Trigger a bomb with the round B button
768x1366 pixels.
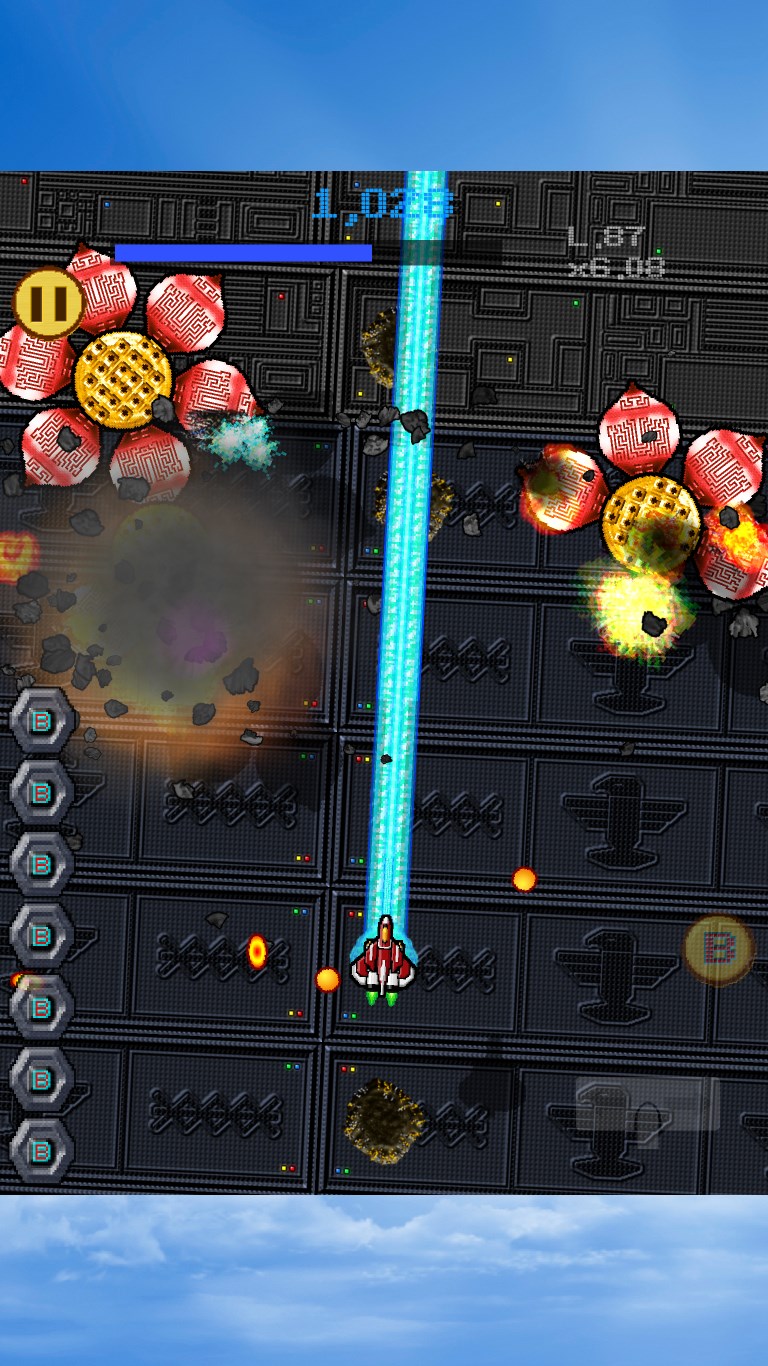tap(719, 949)
